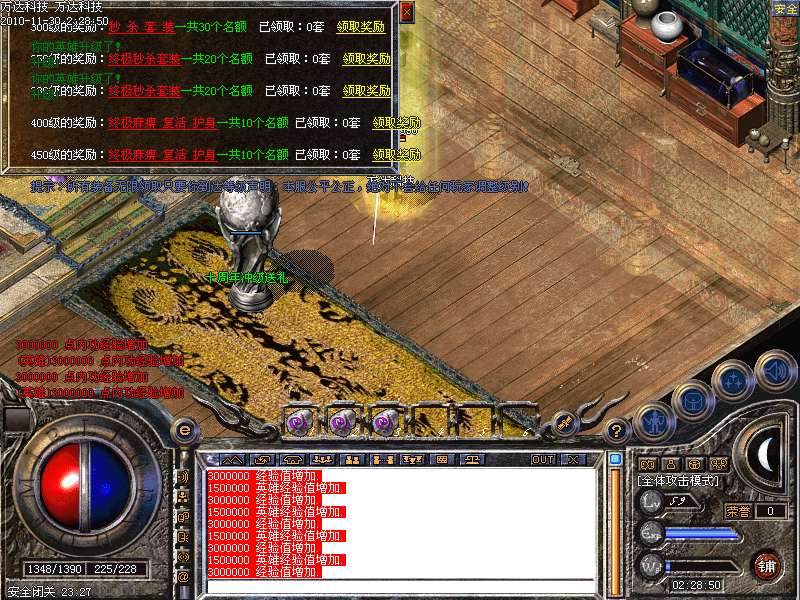This screenshot has height=600, width=800.
Task: Type in the chat input field
Action: 400,584
